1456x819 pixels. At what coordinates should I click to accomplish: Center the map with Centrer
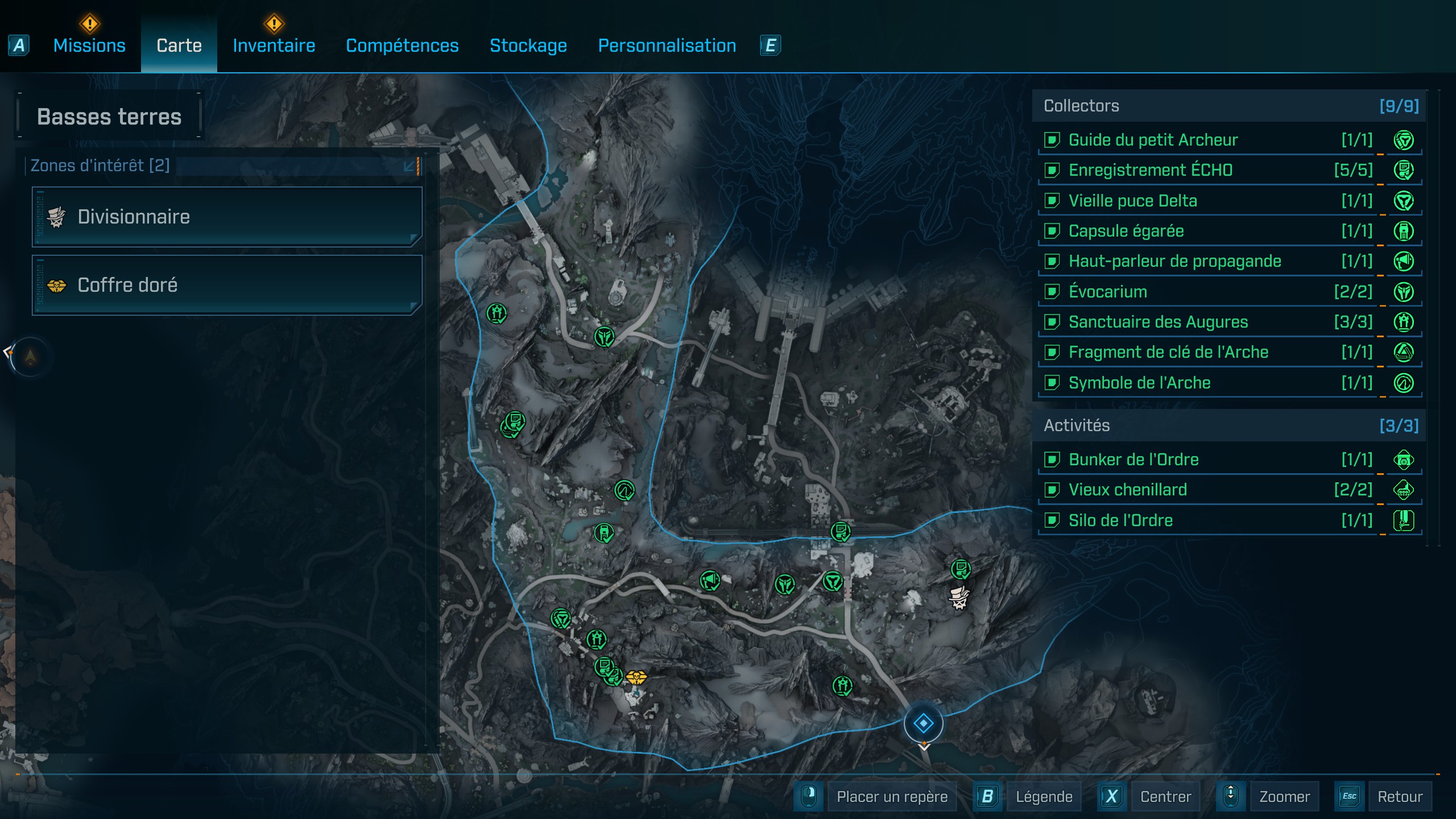1165,797
